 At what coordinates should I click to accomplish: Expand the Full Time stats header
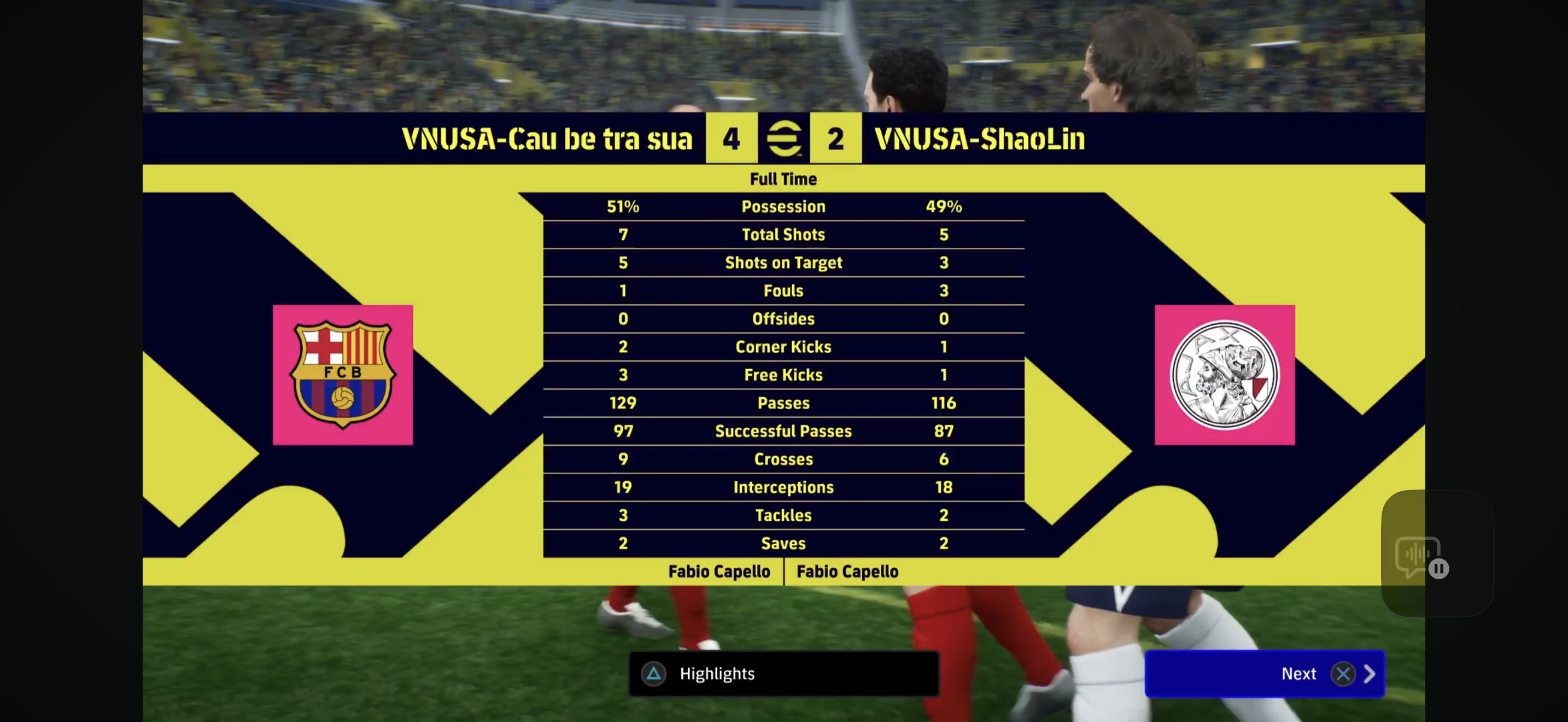pyautogui.click(x=784, y=179)
